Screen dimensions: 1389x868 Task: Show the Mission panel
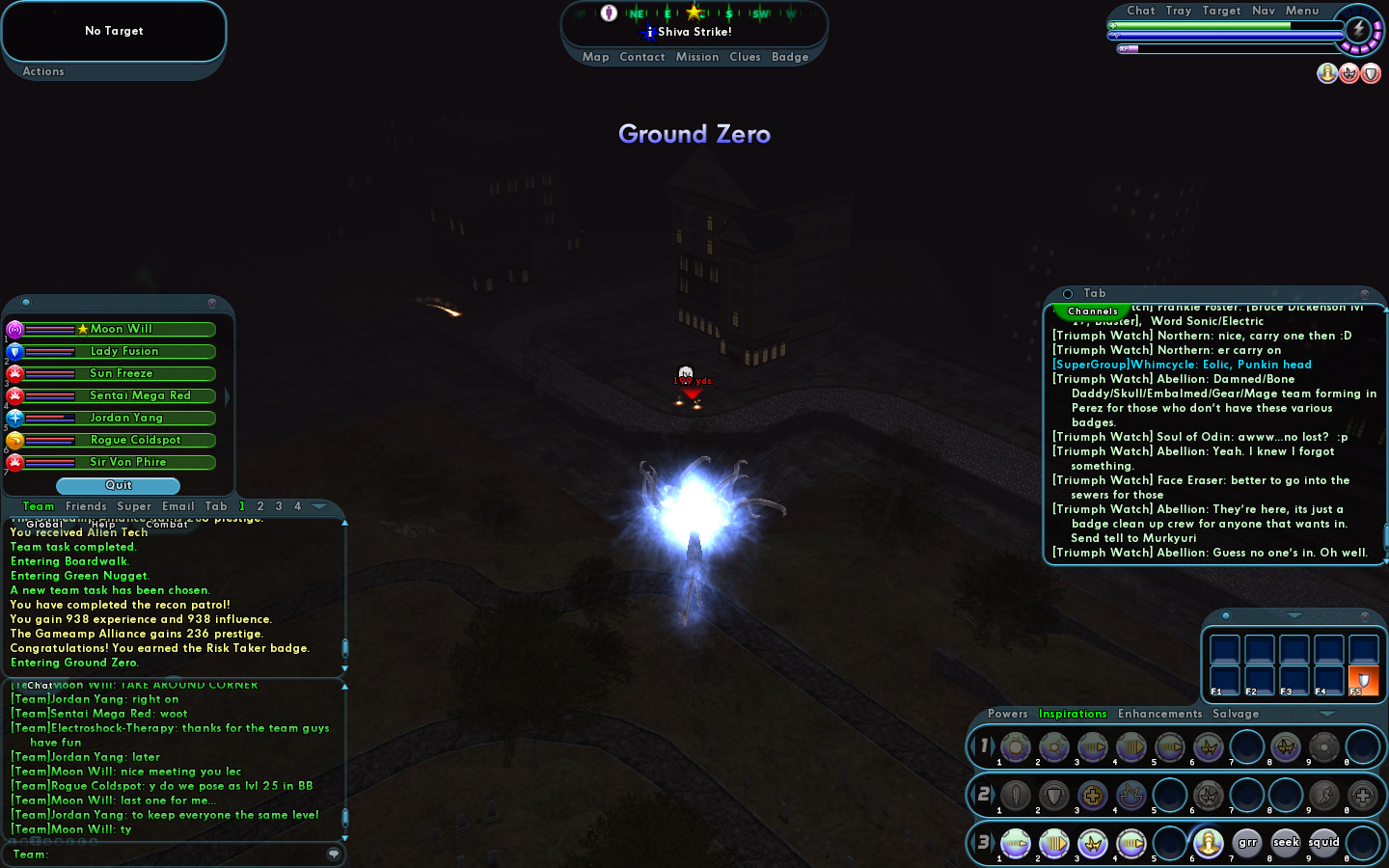(697, 57)
